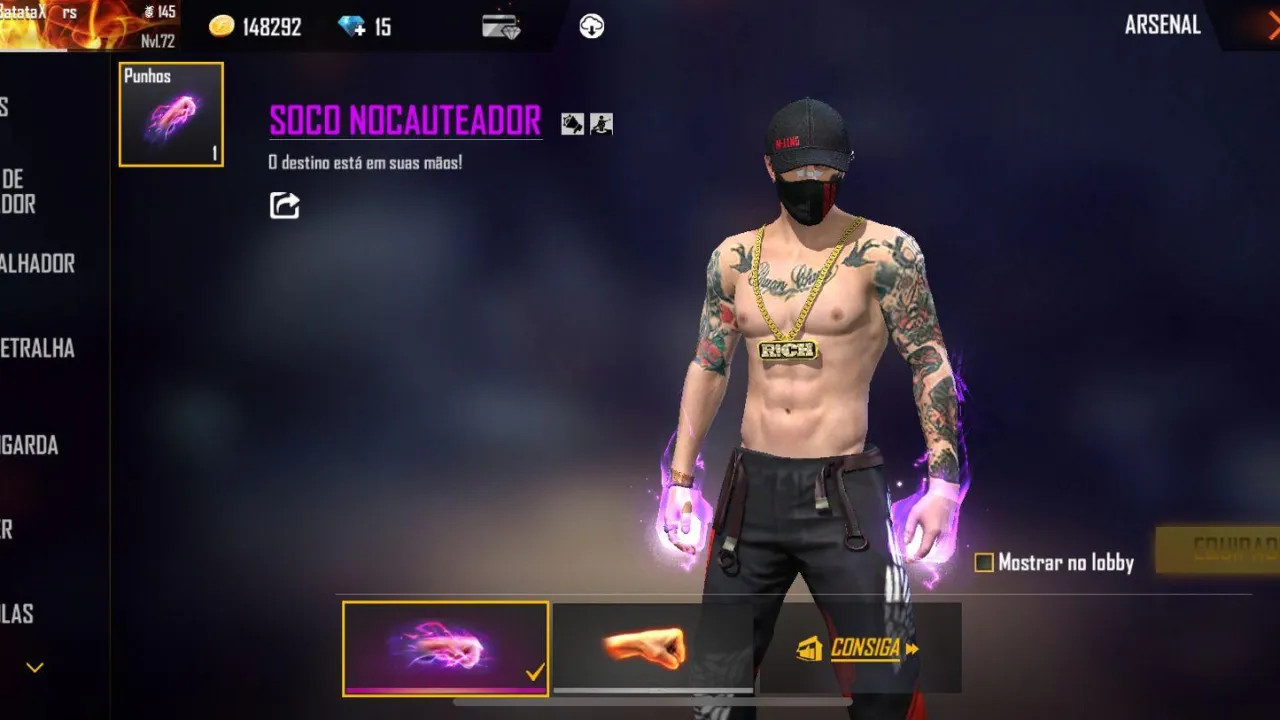The width and height of the screenshot is (1280, 720).
Task: Click the Punhos item thumbnail
Action: (170, 114)
